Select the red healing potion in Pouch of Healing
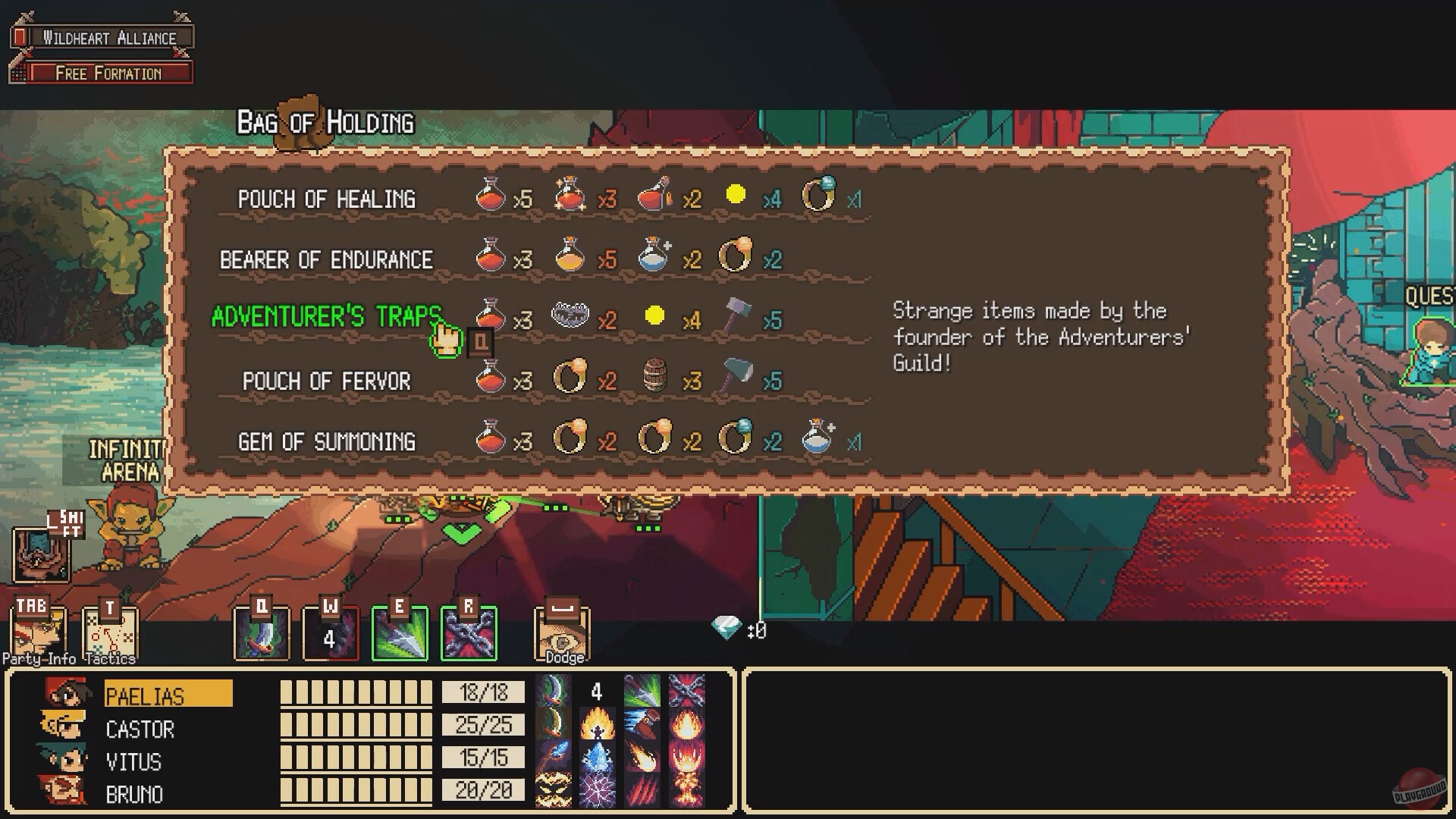Image resolution: width=1456 pixels, height=819 pixels. [x=489, y=197]
